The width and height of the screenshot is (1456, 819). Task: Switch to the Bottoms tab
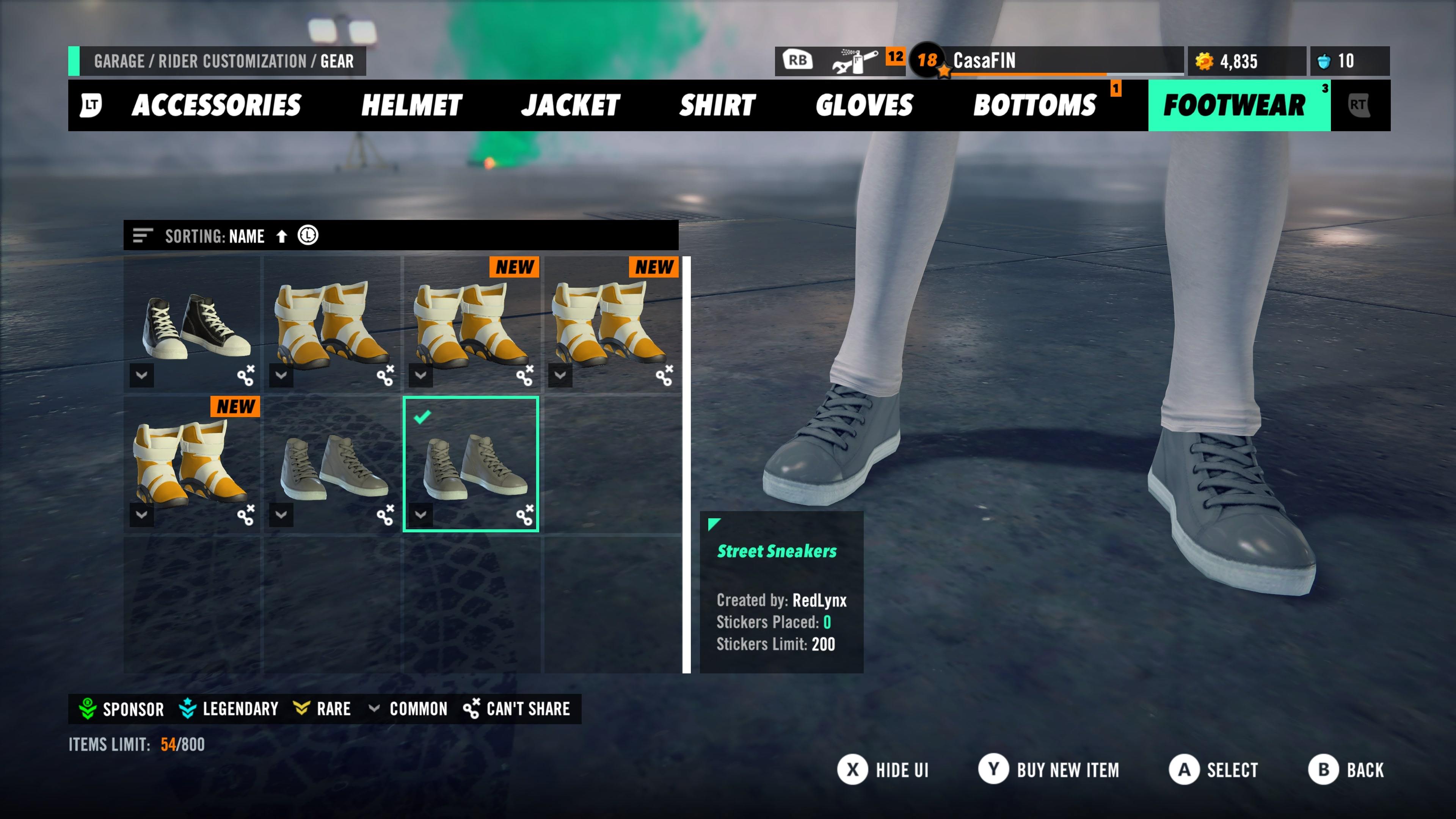[x=1034, y=105]
